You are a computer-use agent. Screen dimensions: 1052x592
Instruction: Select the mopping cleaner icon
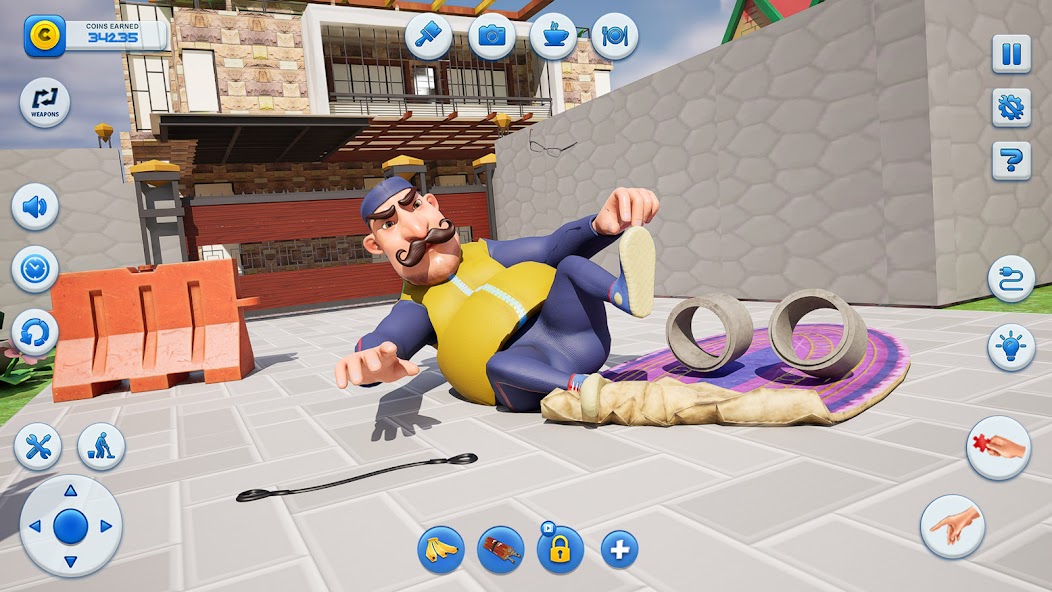tap(101, 446)
